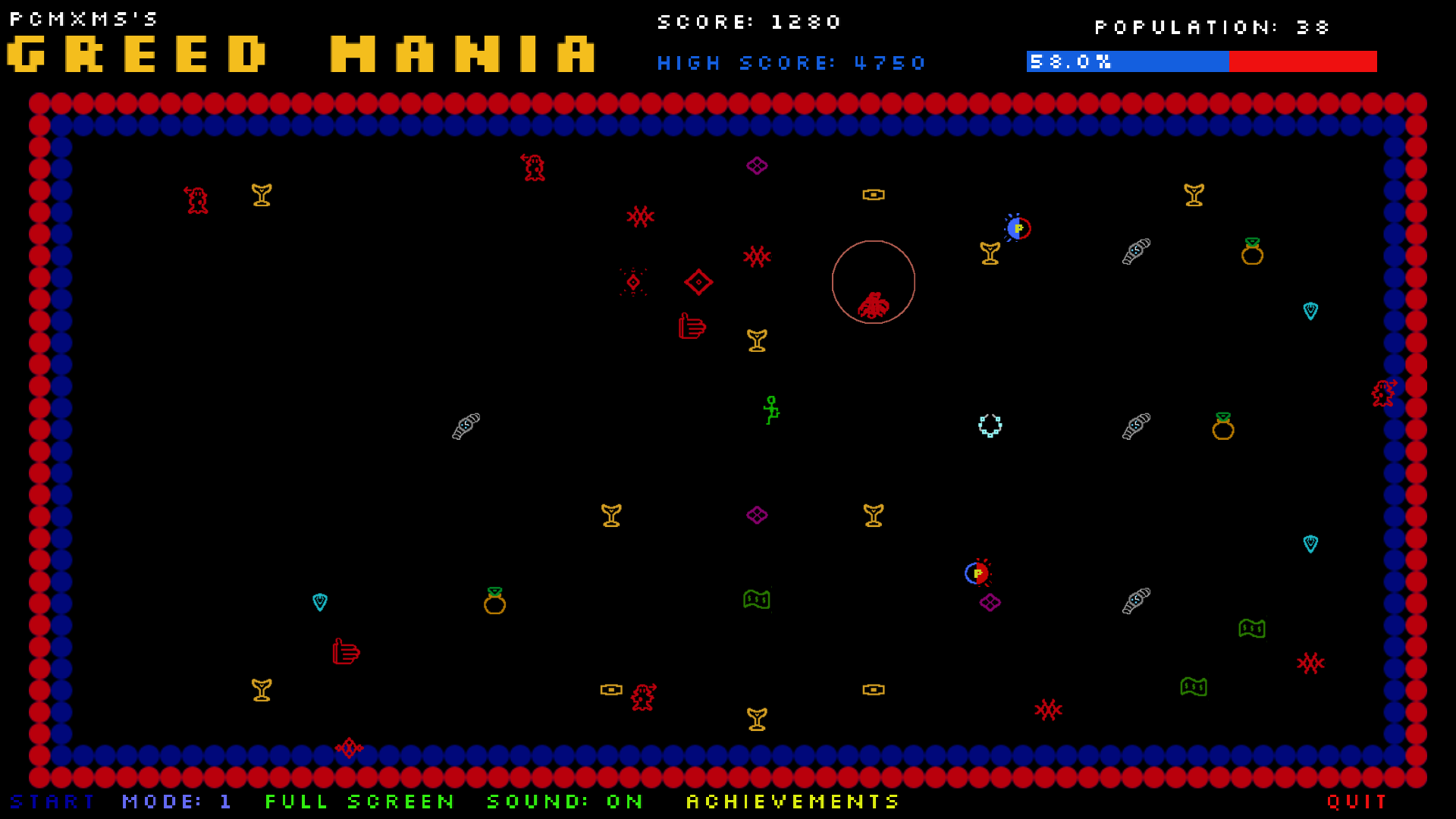Image resolution: width=1456 pixels, height=819 pixels.
Task: Click the blue-red P power-up orb
Action: tap(1018, 228)
